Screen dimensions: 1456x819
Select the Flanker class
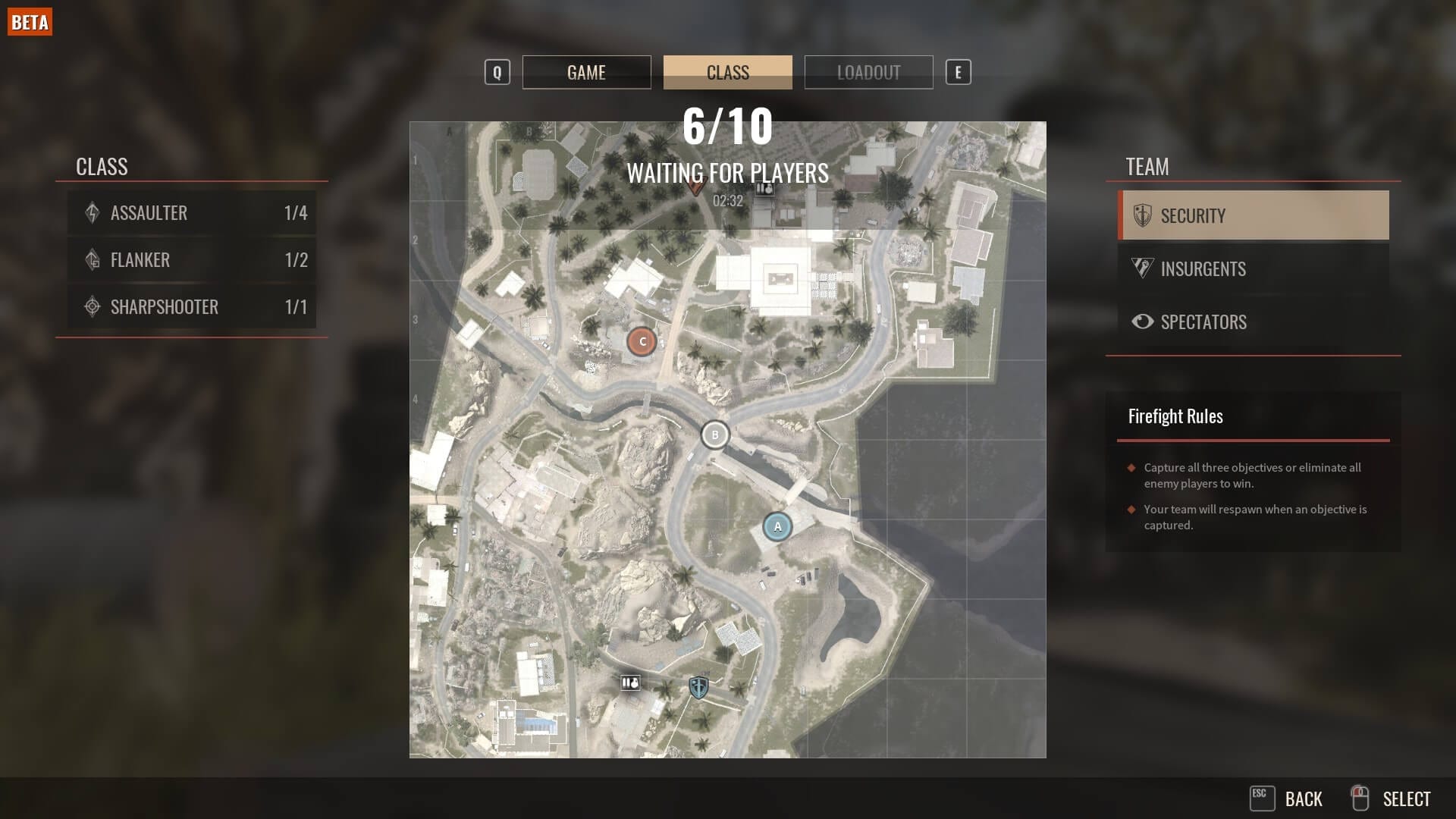click(x=192, y=260)
